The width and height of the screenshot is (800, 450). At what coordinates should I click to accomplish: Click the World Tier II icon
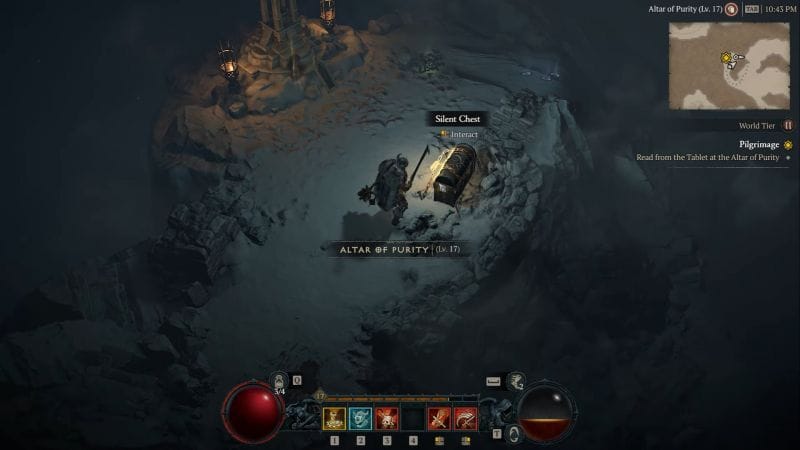787,126
